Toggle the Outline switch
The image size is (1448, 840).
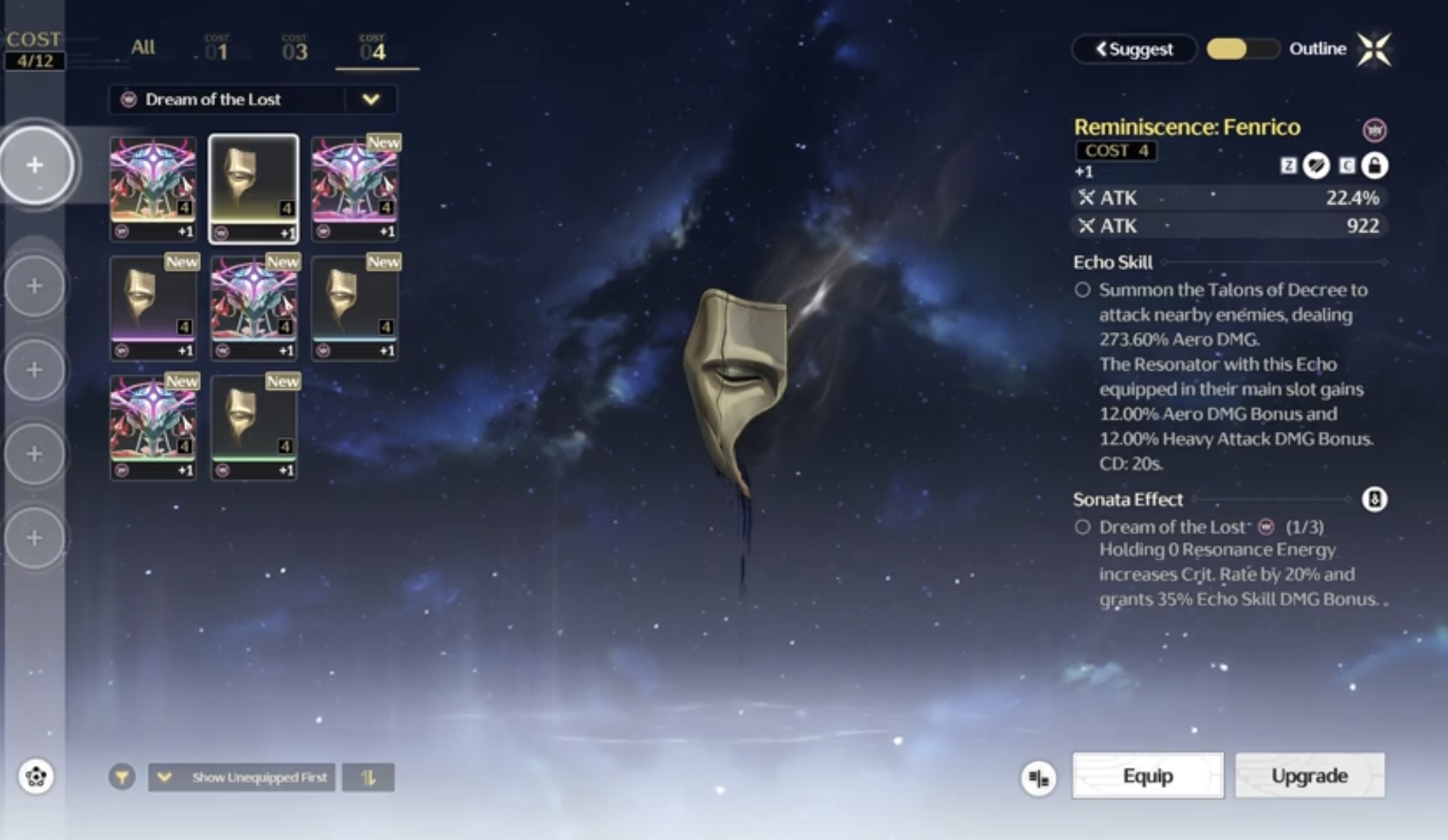pos(1242,49)
